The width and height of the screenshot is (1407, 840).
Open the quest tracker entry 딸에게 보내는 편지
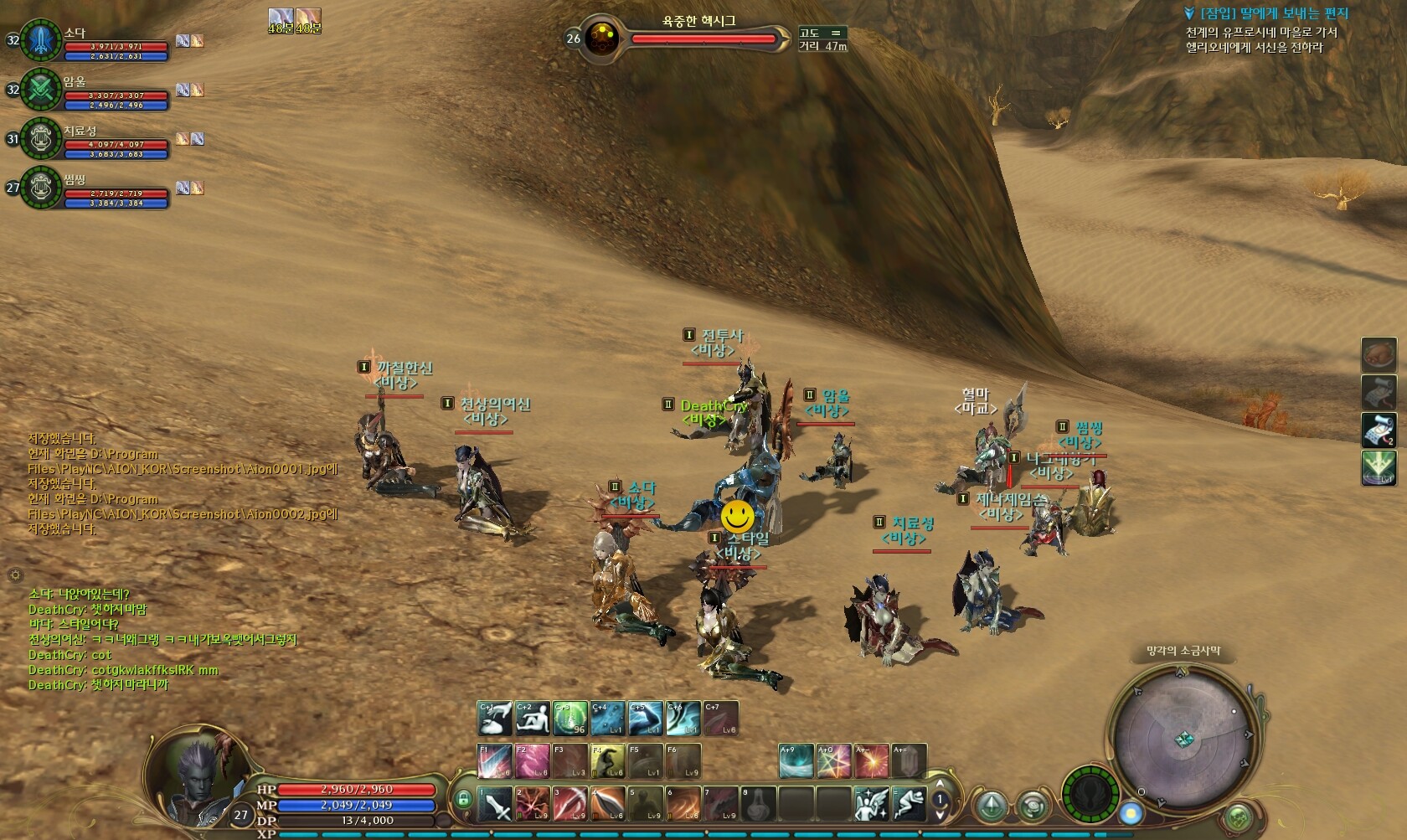pyautogui.click(x=1273, y=13)
